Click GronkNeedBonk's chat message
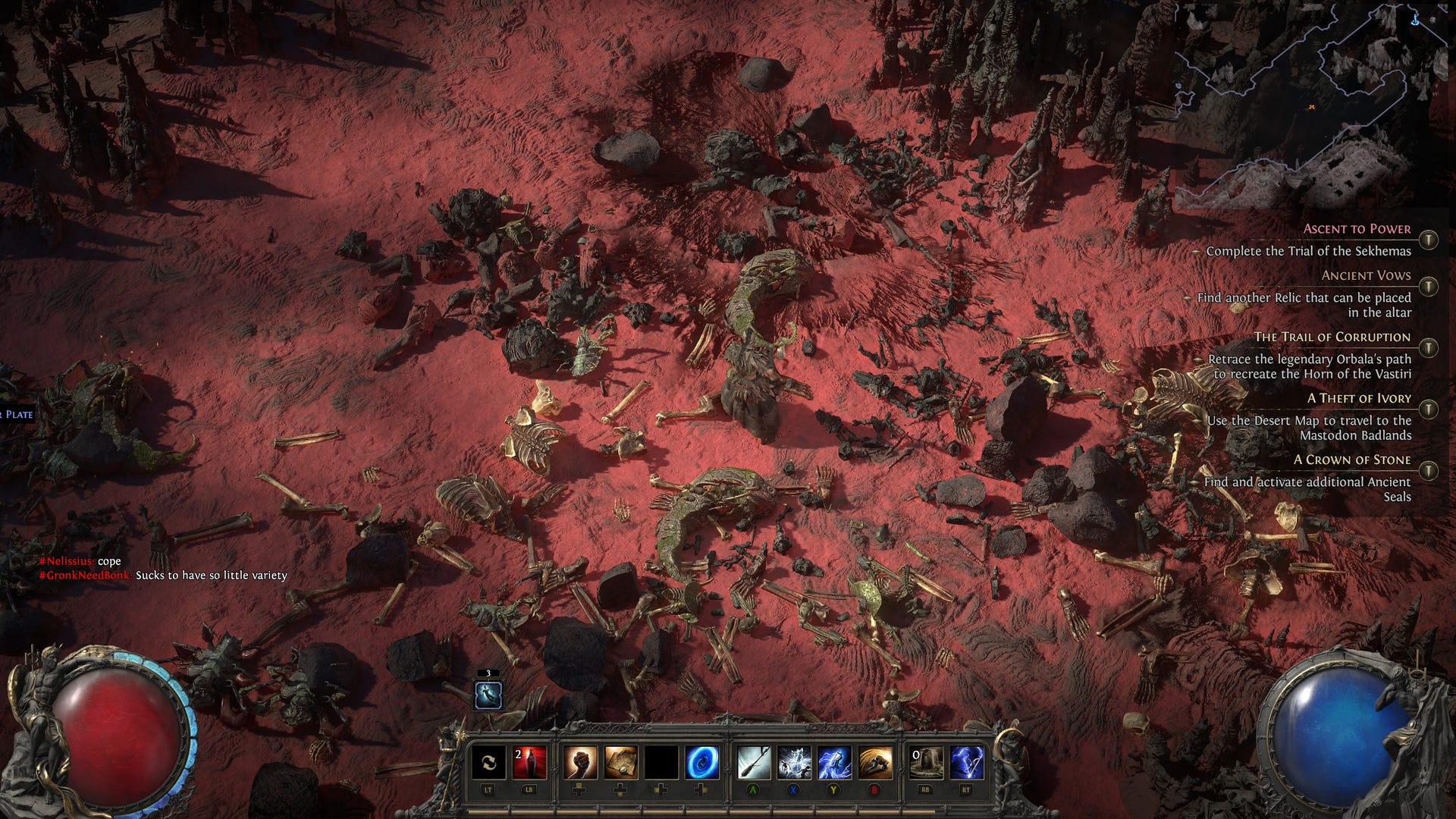This screenshot has width=1456, height=819. point(211,576)
